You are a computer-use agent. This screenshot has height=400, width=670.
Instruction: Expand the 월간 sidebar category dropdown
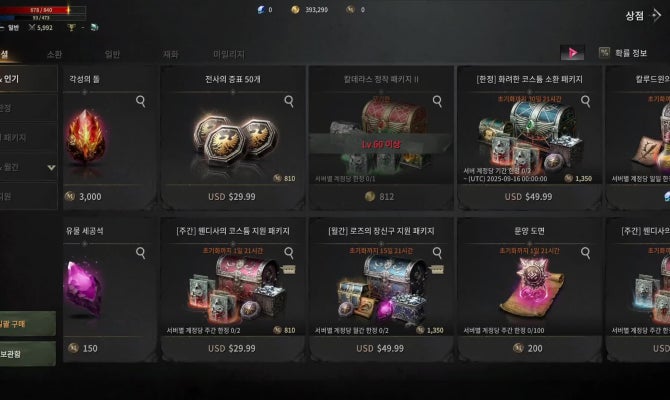51,167
